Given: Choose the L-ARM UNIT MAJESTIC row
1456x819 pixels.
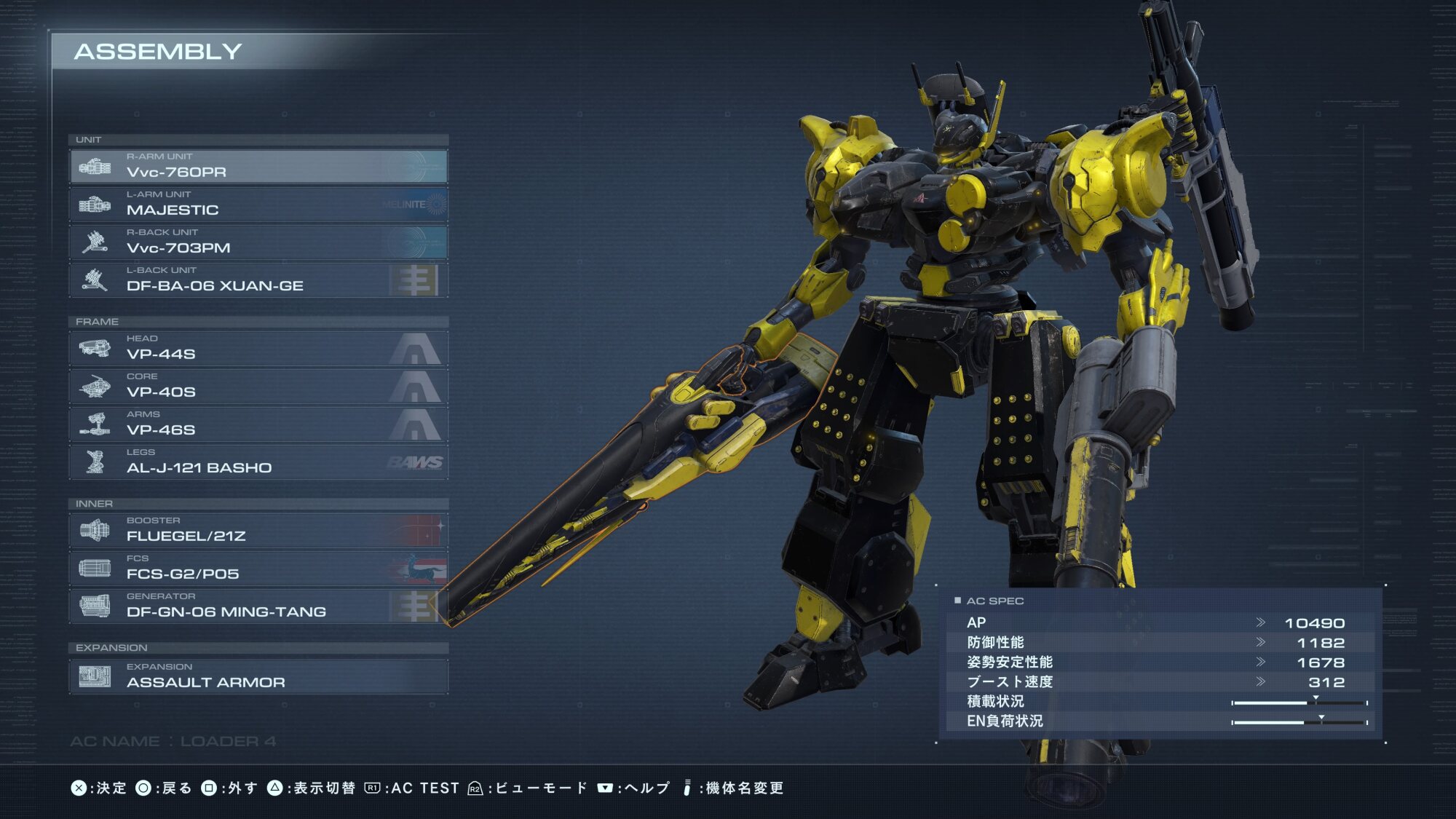Looking at the screenshot, I should 258,204.
